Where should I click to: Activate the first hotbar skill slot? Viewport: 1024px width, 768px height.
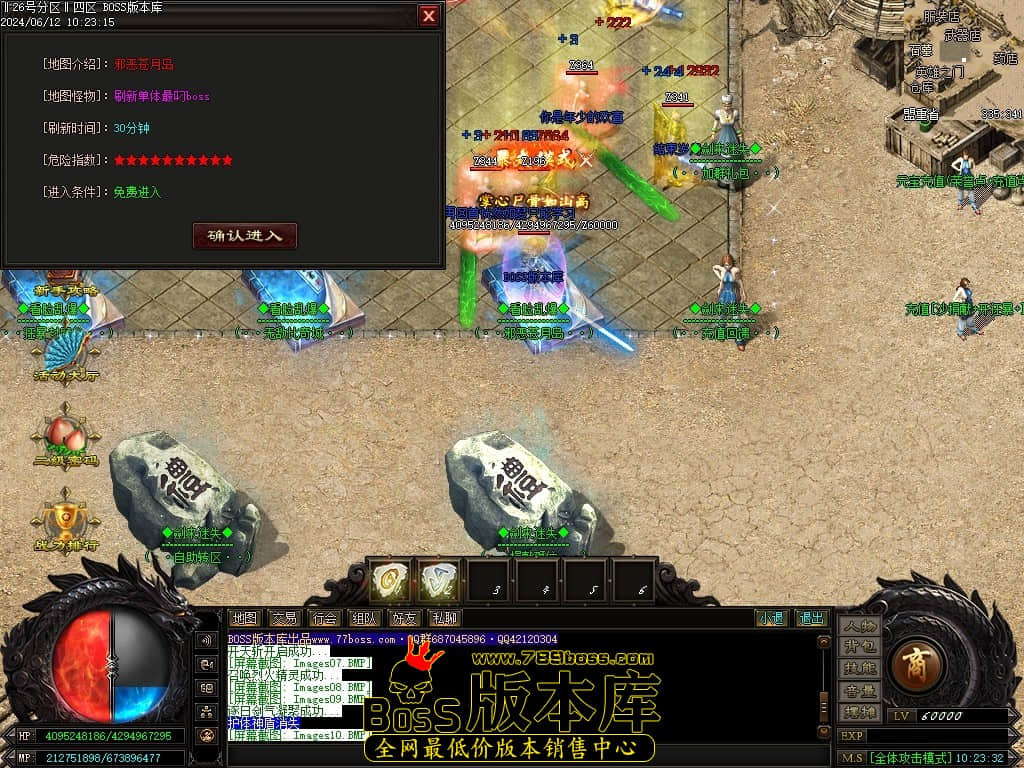pos(390,580)
